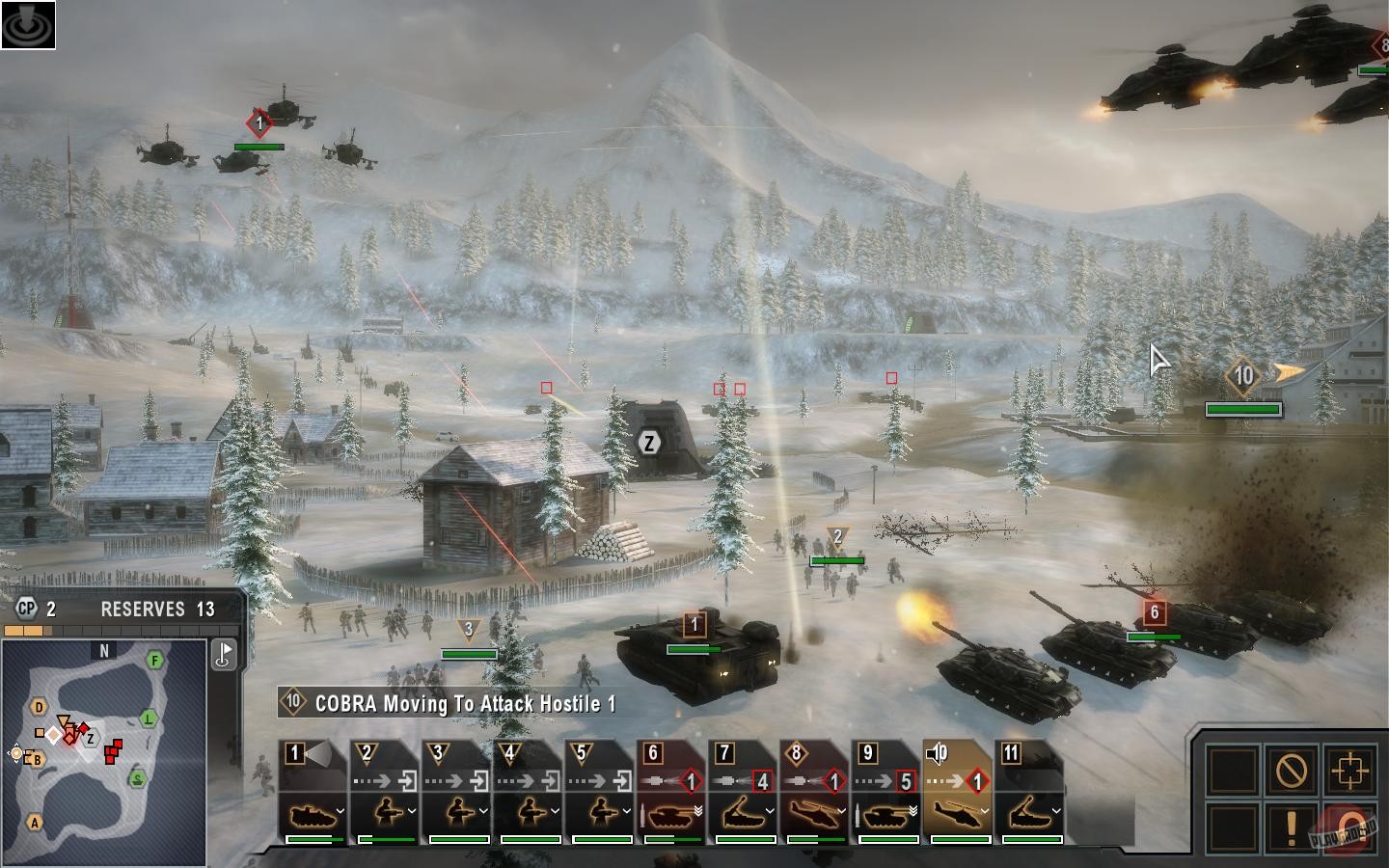
Task: Expand unit 7's card dropdown chevron
Action: tap(770, 811)
